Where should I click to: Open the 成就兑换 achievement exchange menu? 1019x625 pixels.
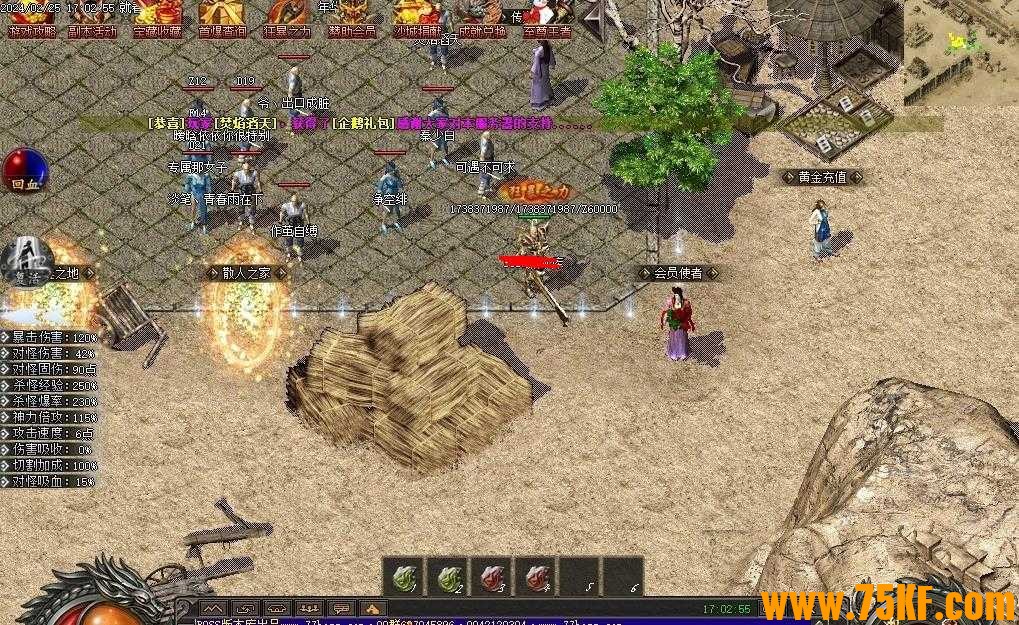(483, 18)
